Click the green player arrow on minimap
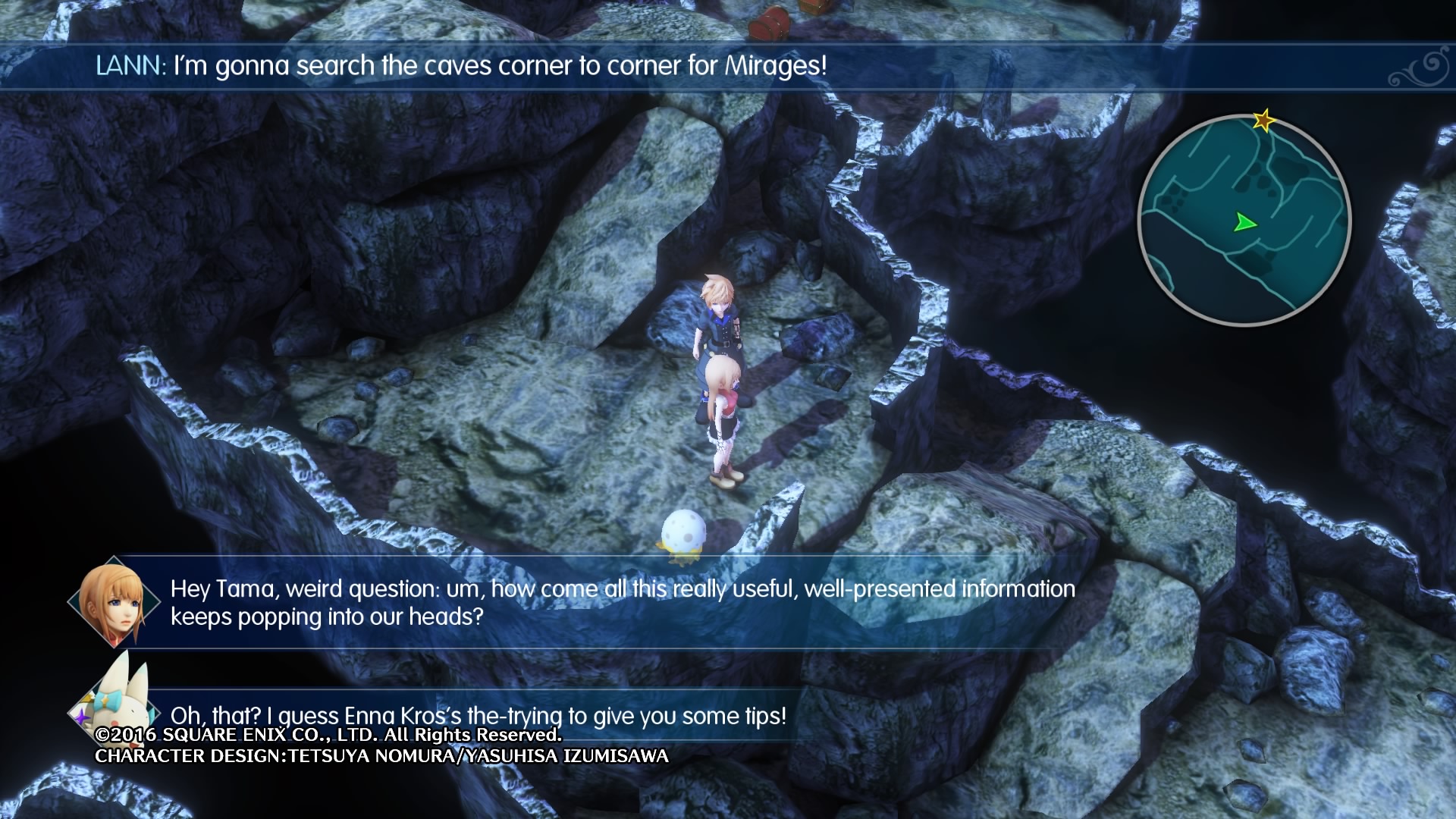The height and width of the screenshot is (819, 1456). click(x=1244, y=223)
